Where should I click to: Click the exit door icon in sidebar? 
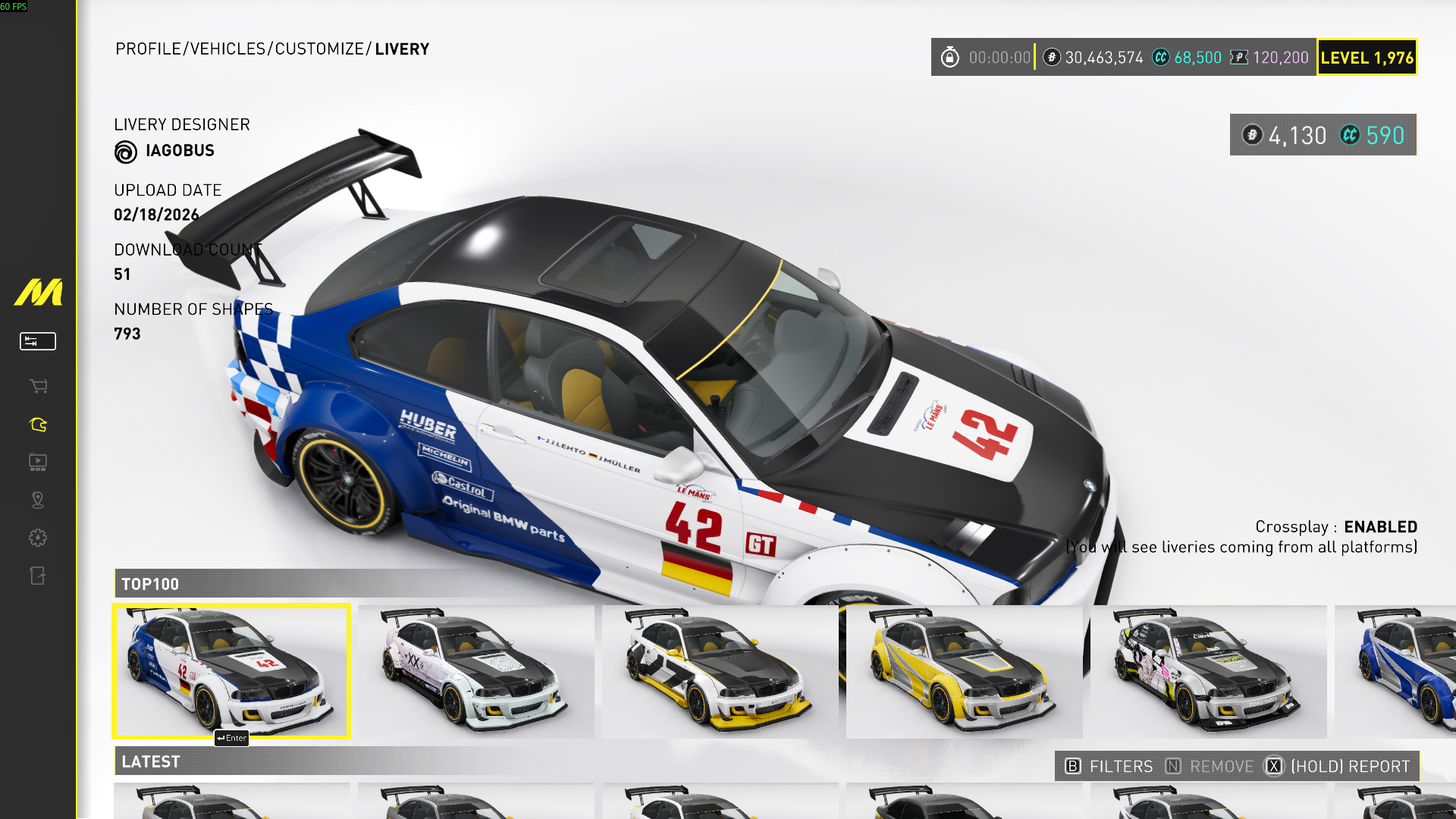point(38,576)
